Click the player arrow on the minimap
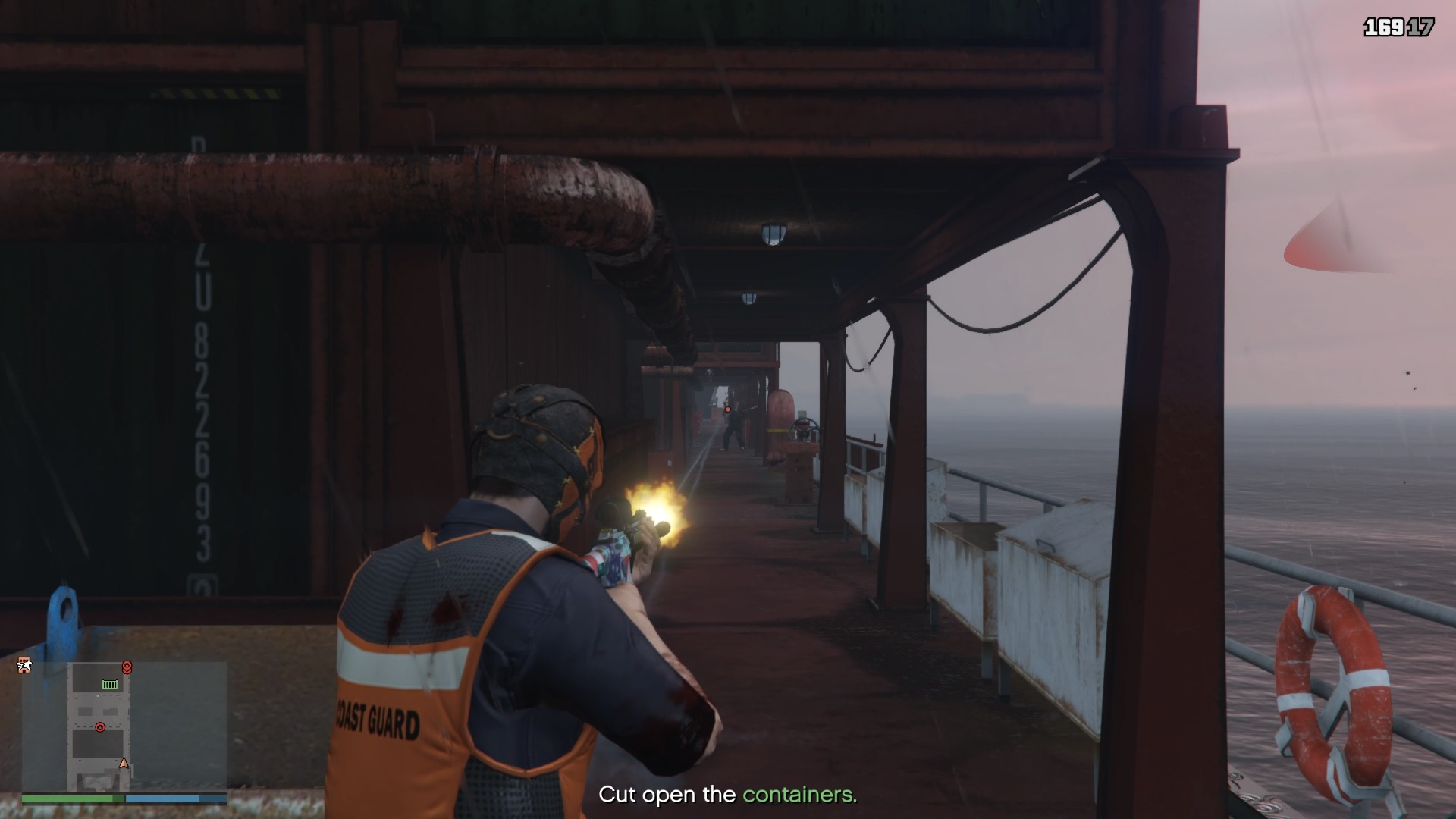This screenshot has height=819, width=1456. 124,764
